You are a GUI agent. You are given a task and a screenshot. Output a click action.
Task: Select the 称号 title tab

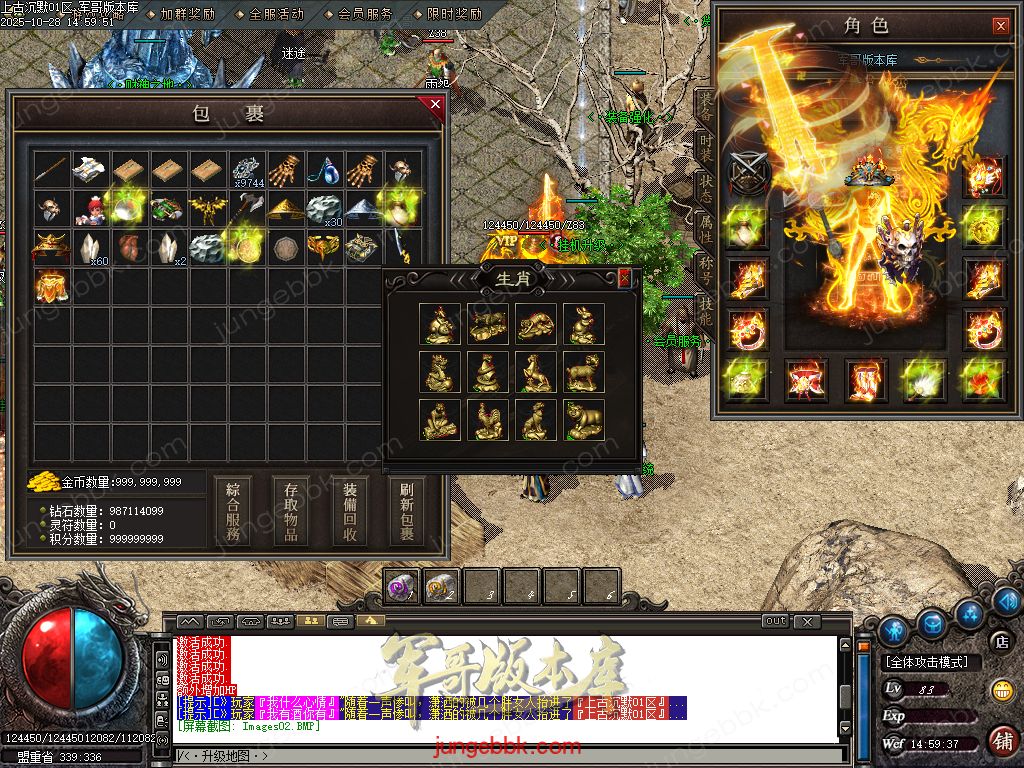coord(705,268)
